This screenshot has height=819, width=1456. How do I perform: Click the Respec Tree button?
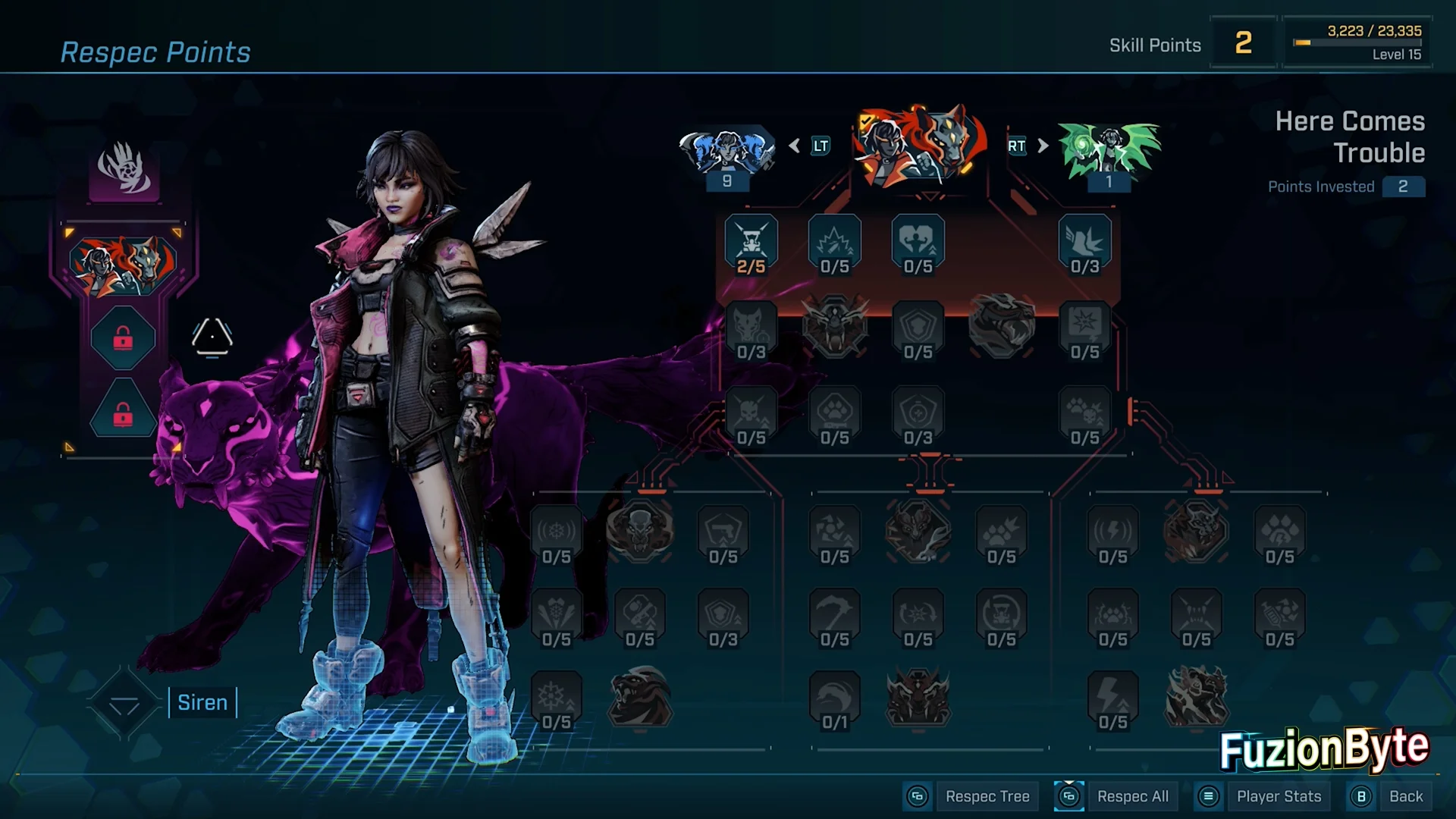[987, 796]
